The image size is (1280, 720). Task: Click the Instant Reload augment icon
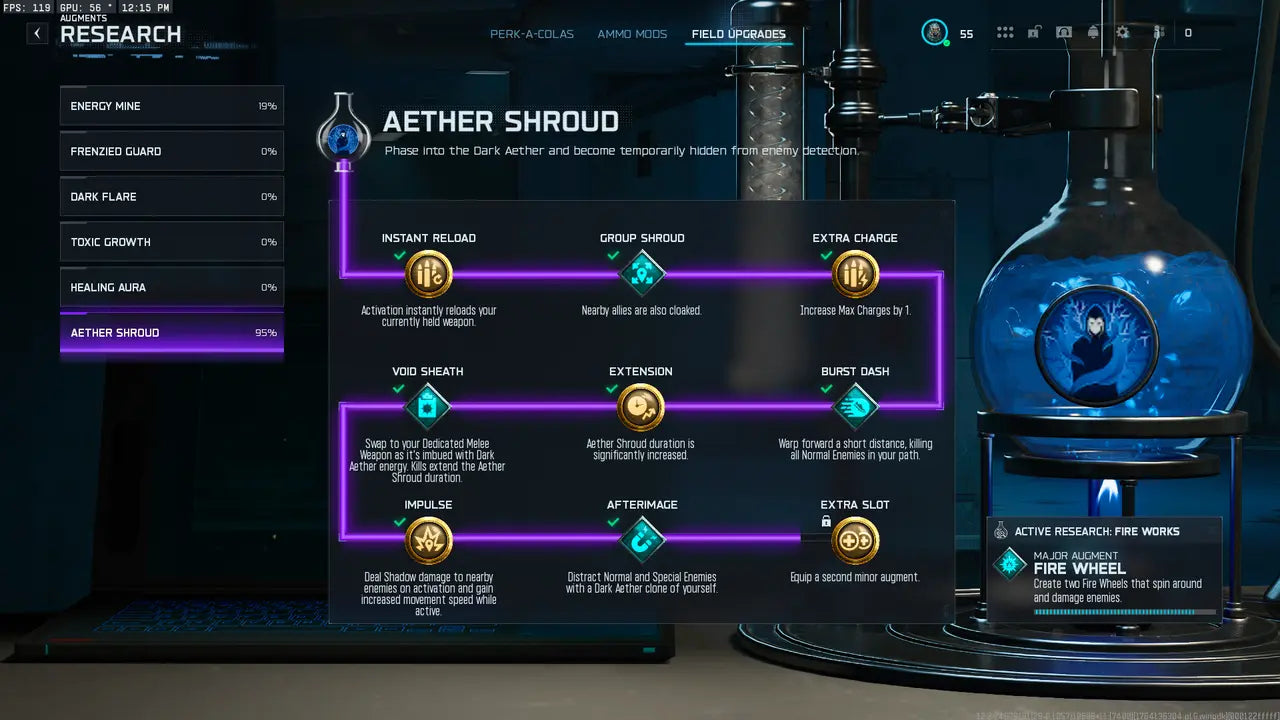[429, 274]
